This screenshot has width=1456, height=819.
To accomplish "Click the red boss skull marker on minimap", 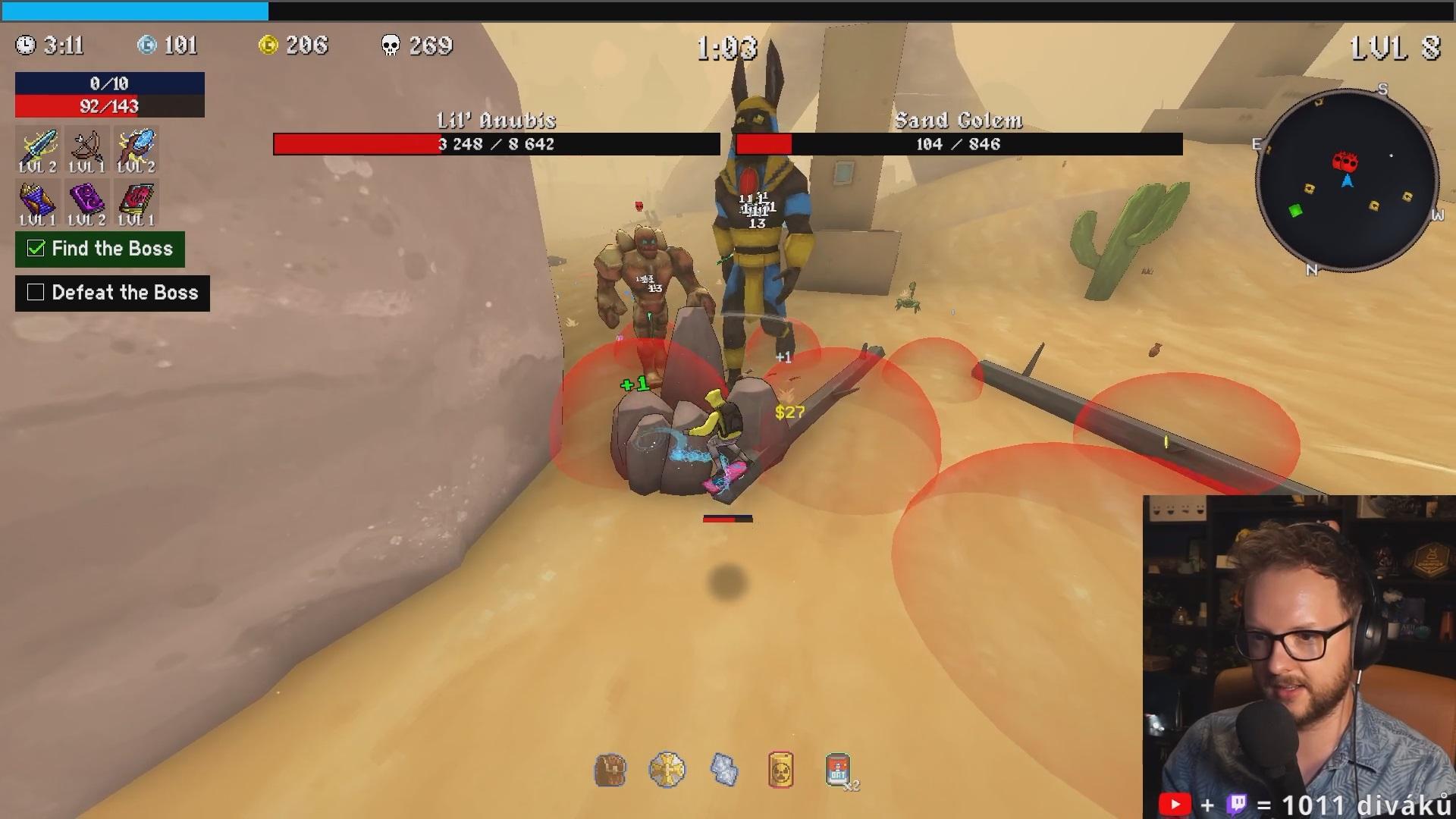I will [1345, 162].
